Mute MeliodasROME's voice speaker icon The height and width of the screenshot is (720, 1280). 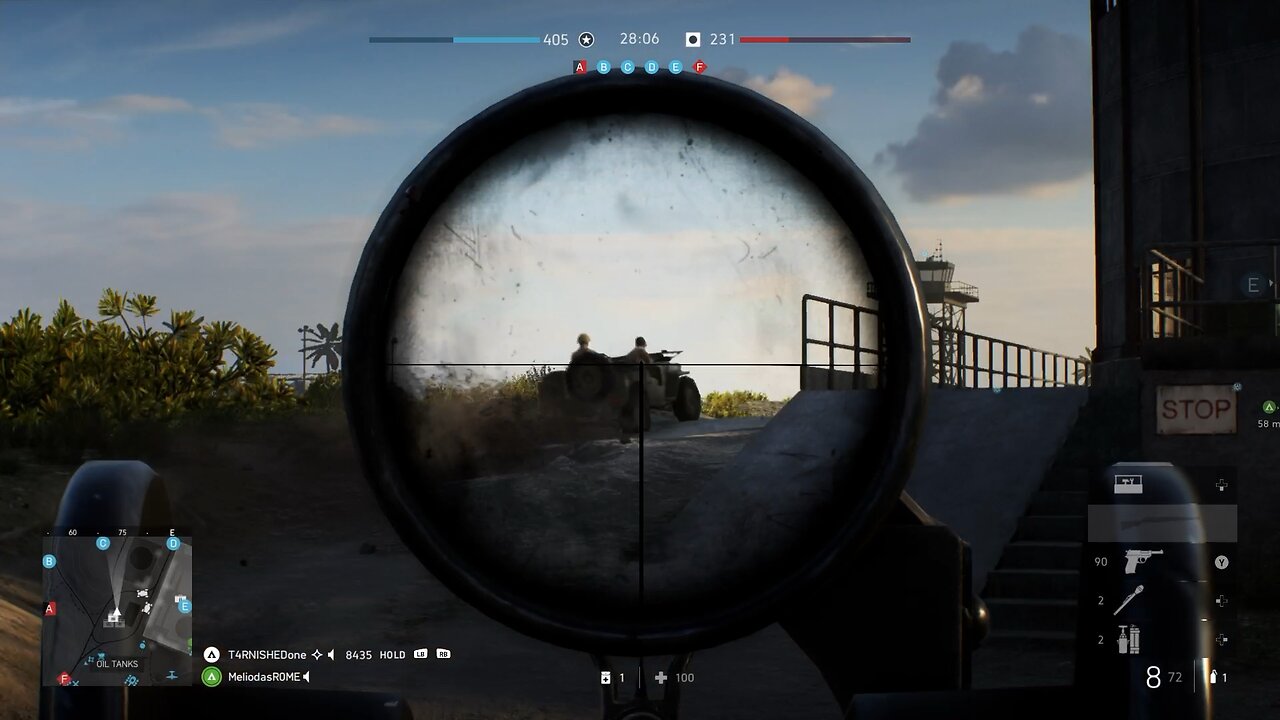click(x=306, y=676)
